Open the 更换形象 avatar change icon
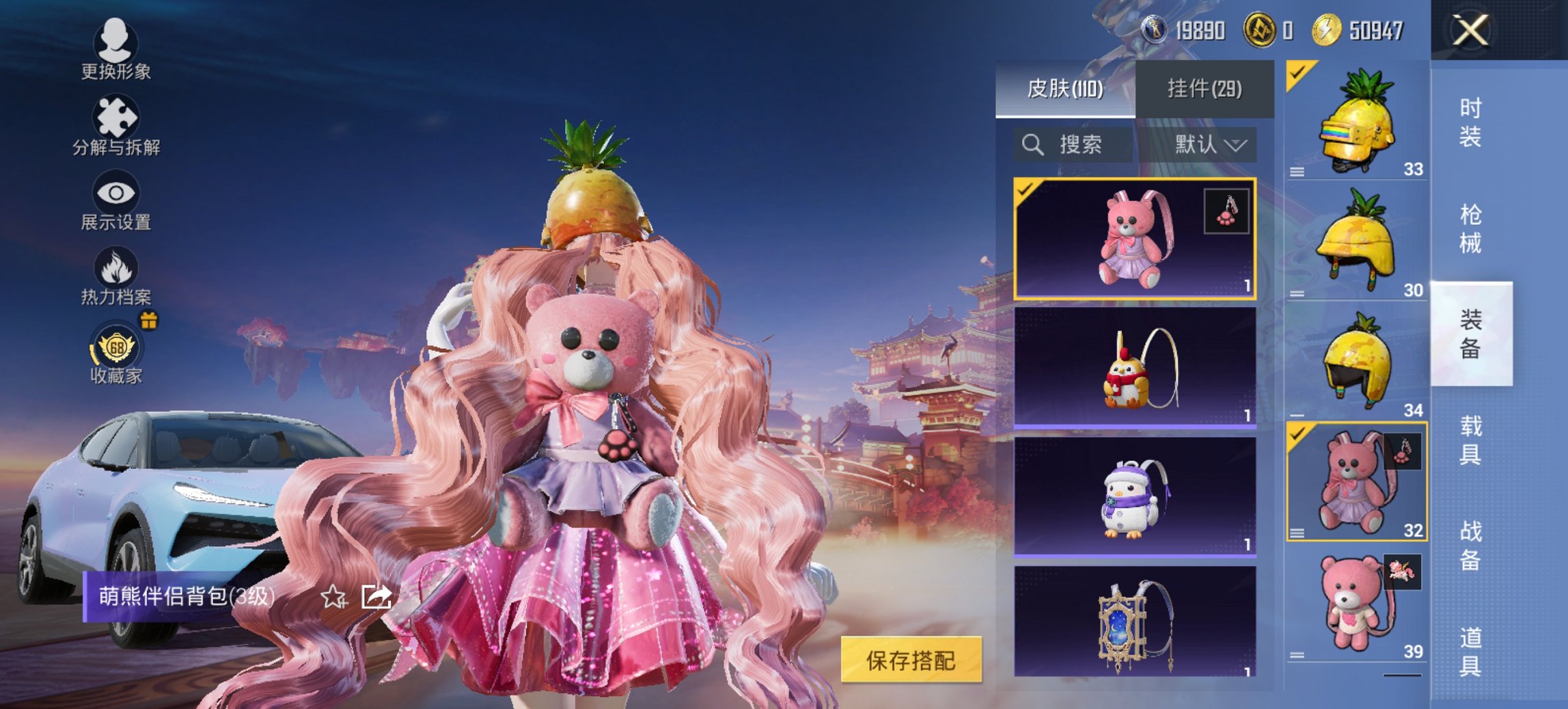Viewport: 1568px width, 709px height. (x=115, y=45)
